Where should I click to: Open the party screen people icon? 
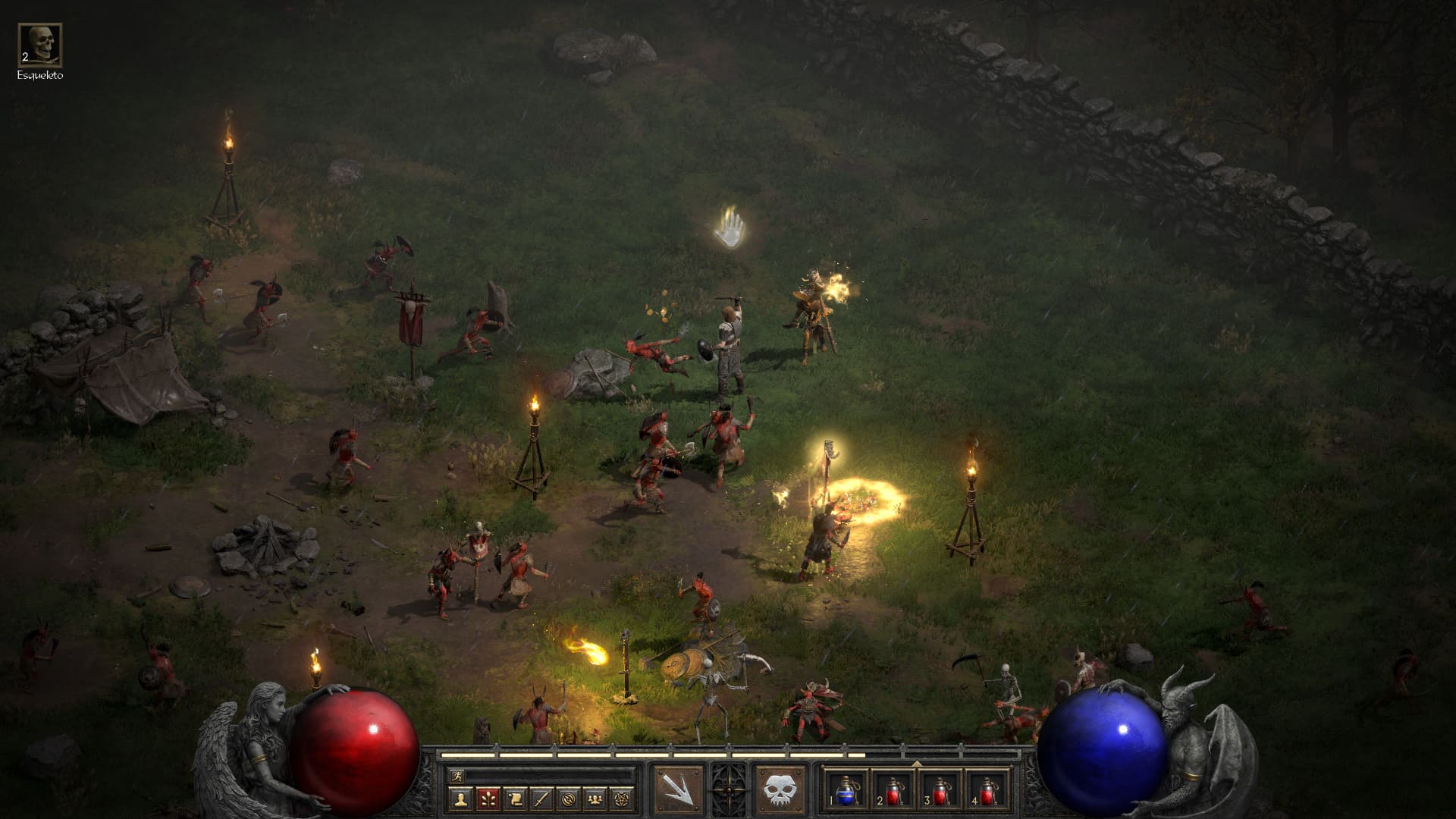[597, 799]
